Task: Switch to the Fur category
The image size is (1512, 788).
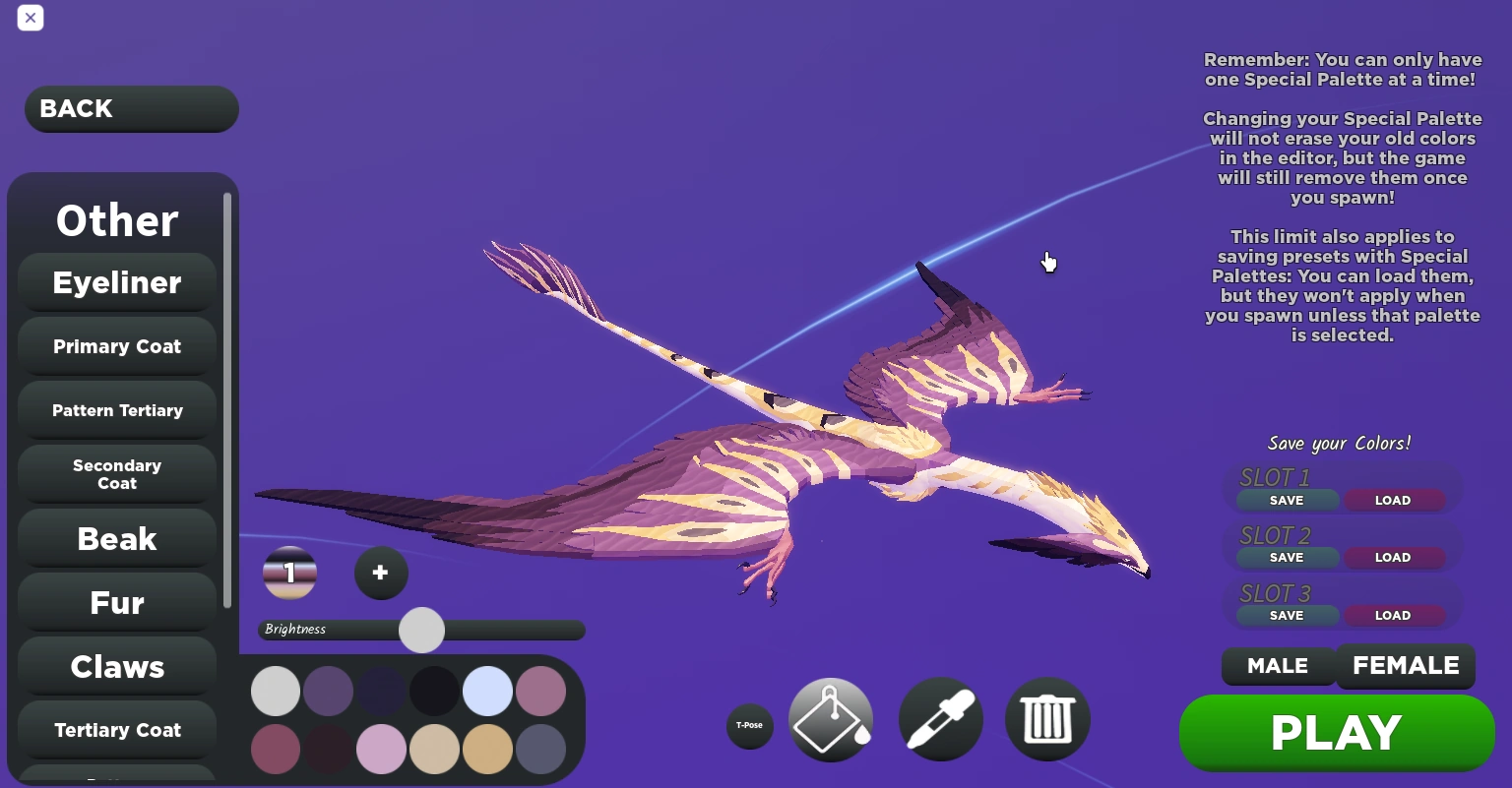Action: pos(116,602)
